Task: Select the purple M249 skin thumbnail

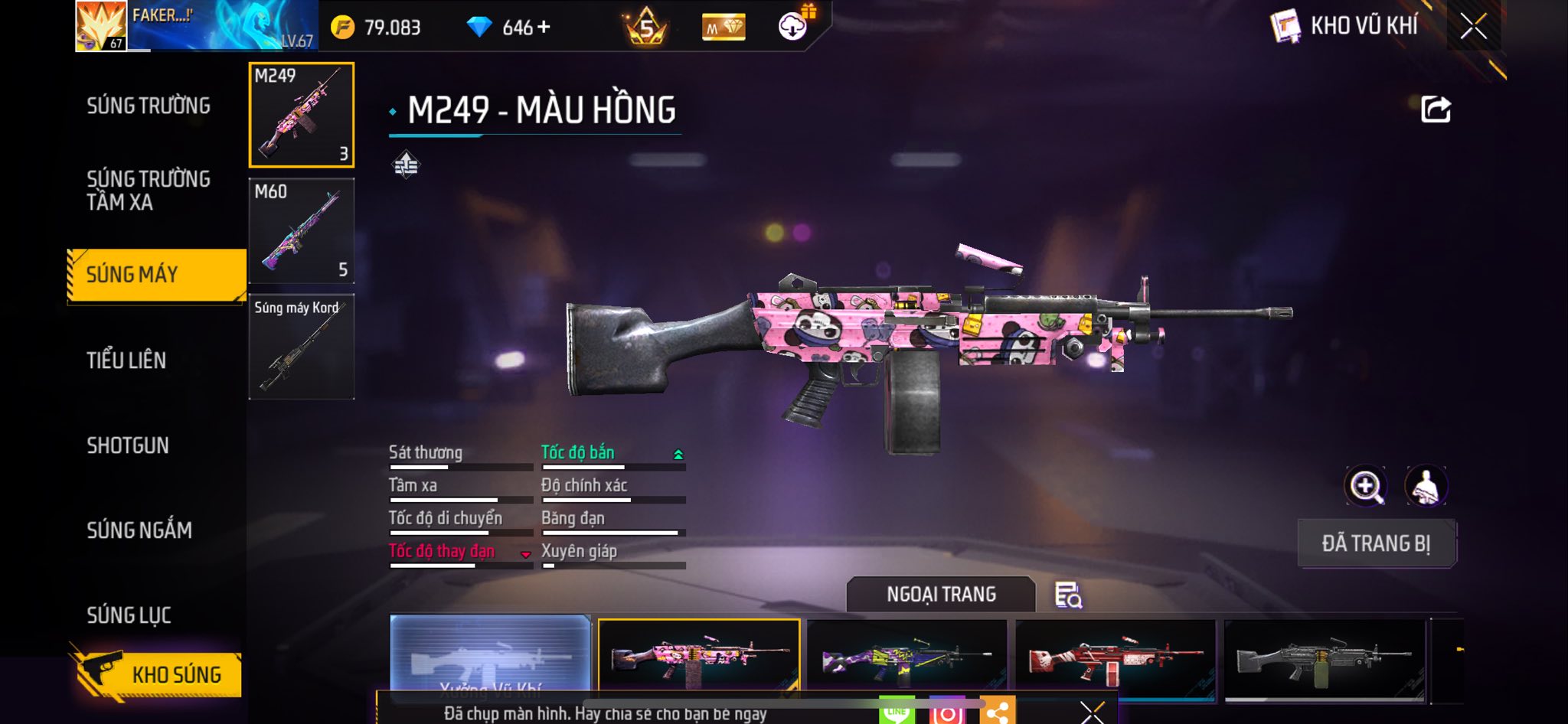Action: (907, 657)
